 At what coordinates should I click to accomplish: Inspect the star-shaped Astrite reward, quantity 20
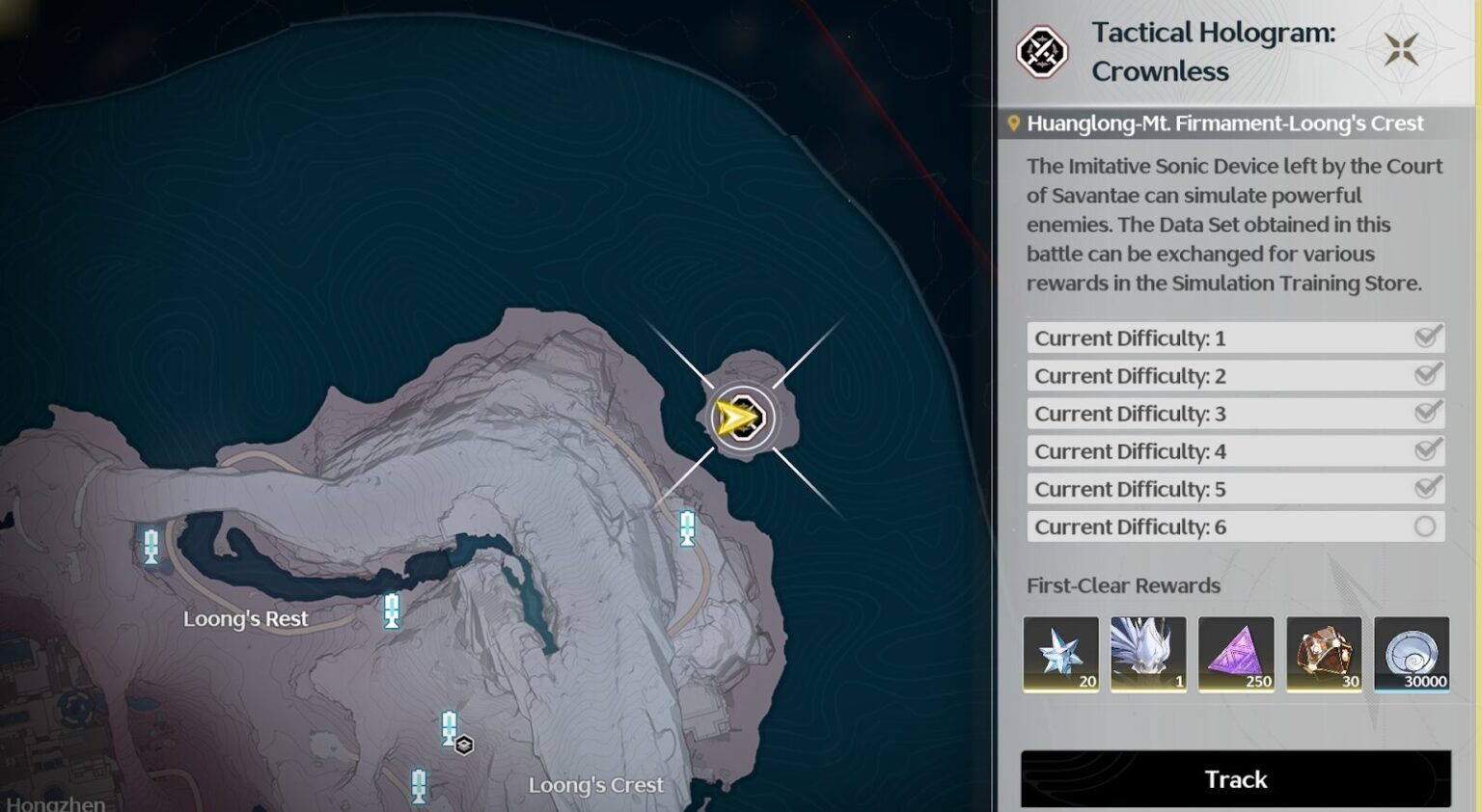1060,654
